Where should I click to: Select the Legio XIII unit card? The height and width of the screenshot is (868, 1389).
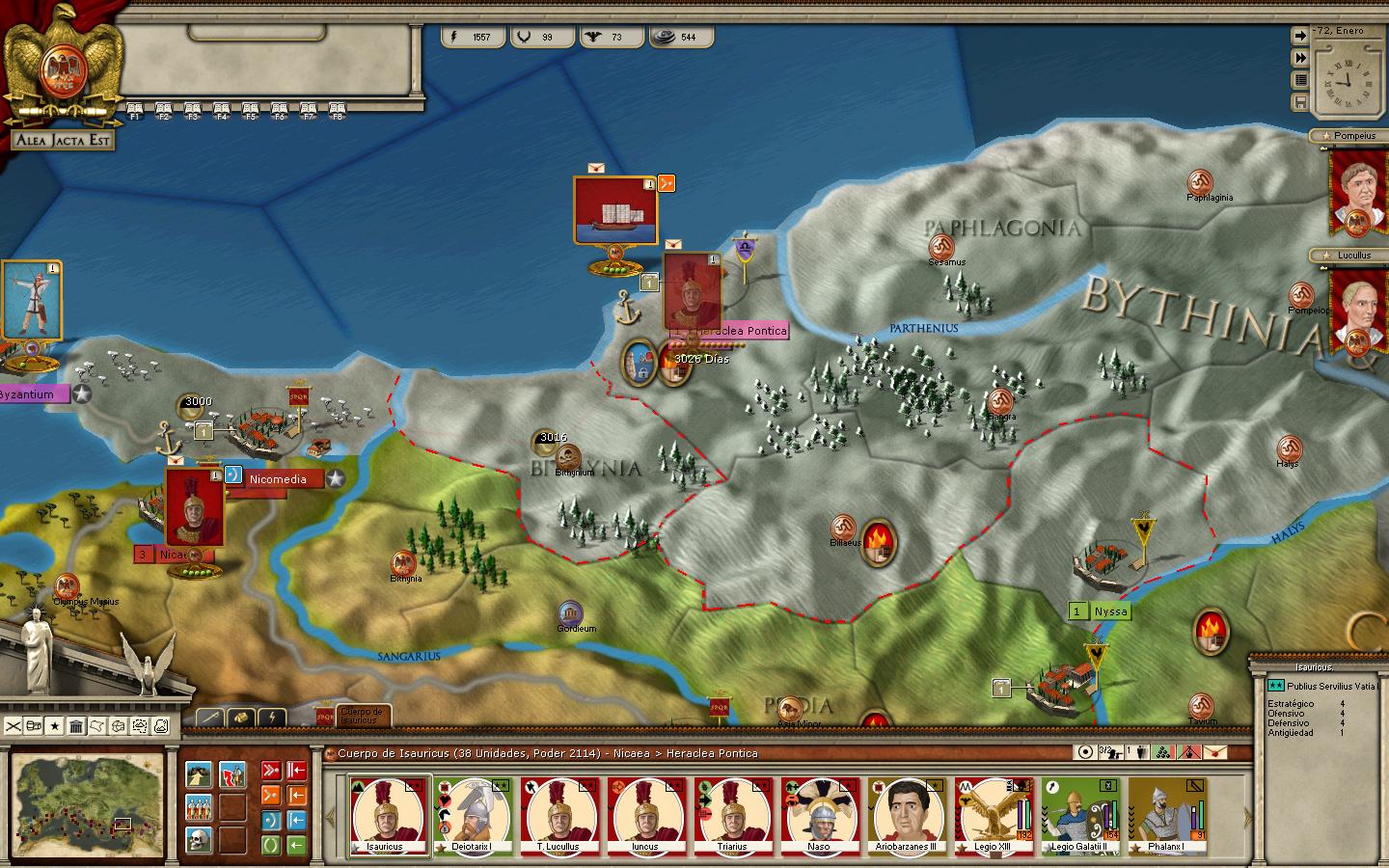[994, 815]
